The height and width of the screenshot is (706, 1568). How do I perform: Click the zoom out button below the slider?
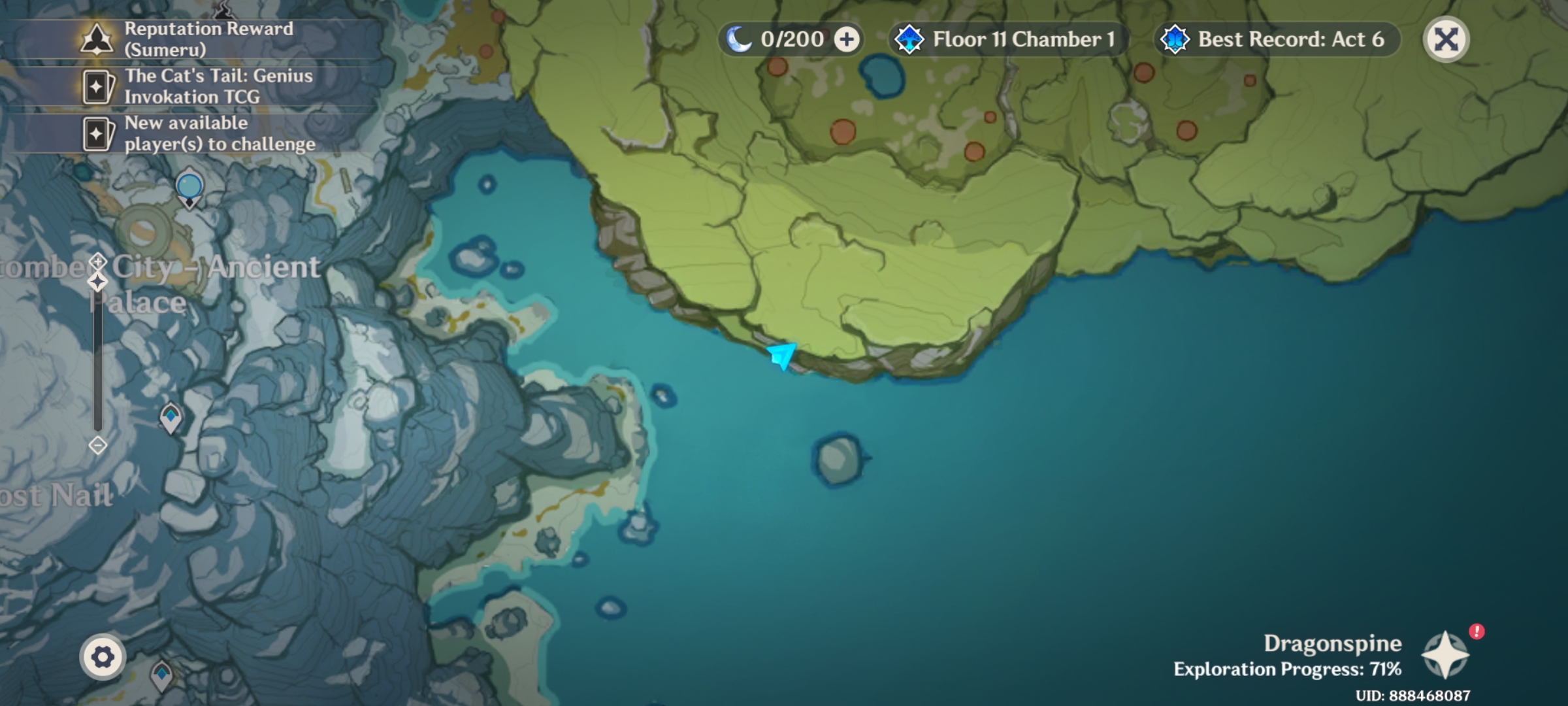[x=97, y=446]
